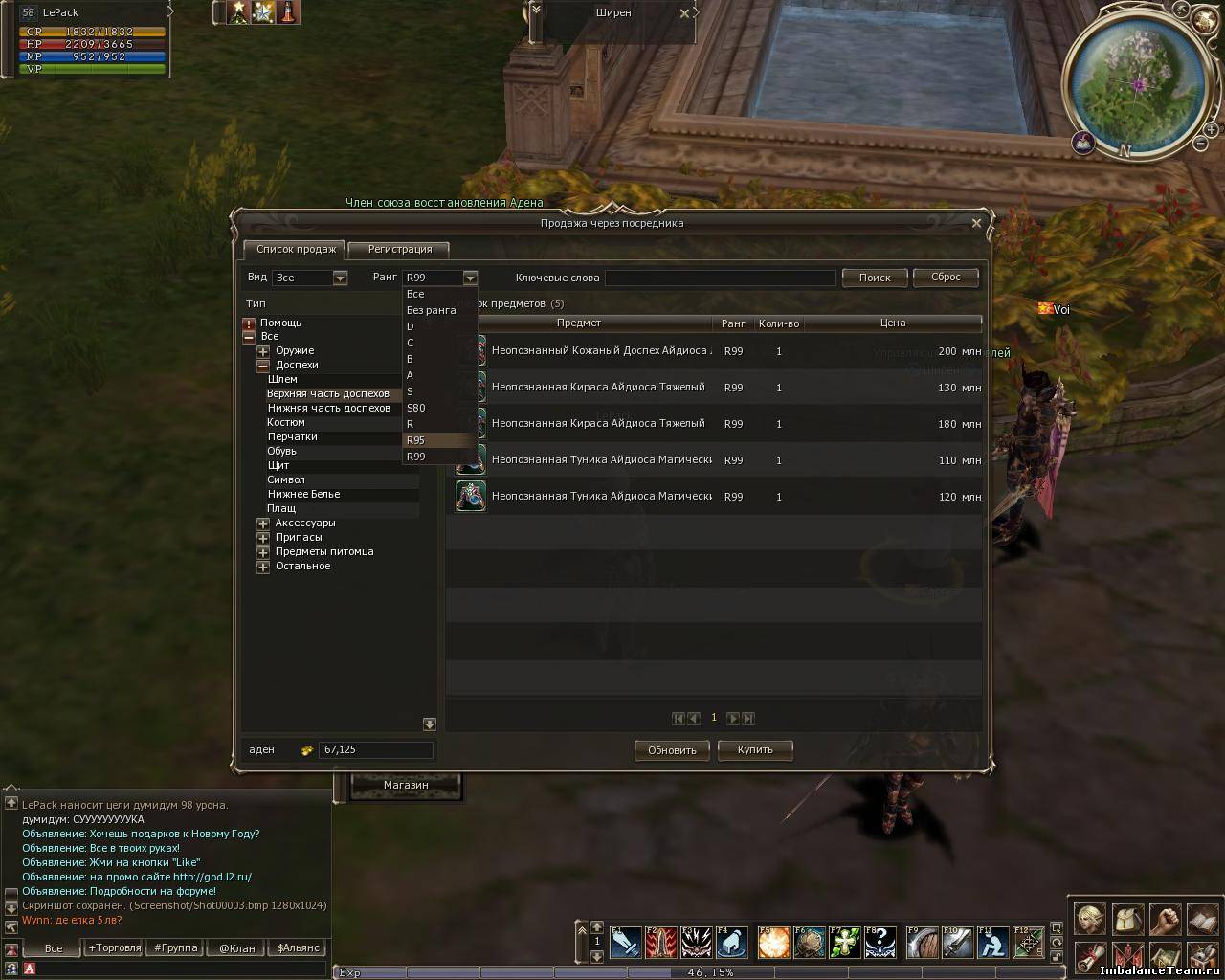Open the Вид type dropdown

[x=339, y=278]
